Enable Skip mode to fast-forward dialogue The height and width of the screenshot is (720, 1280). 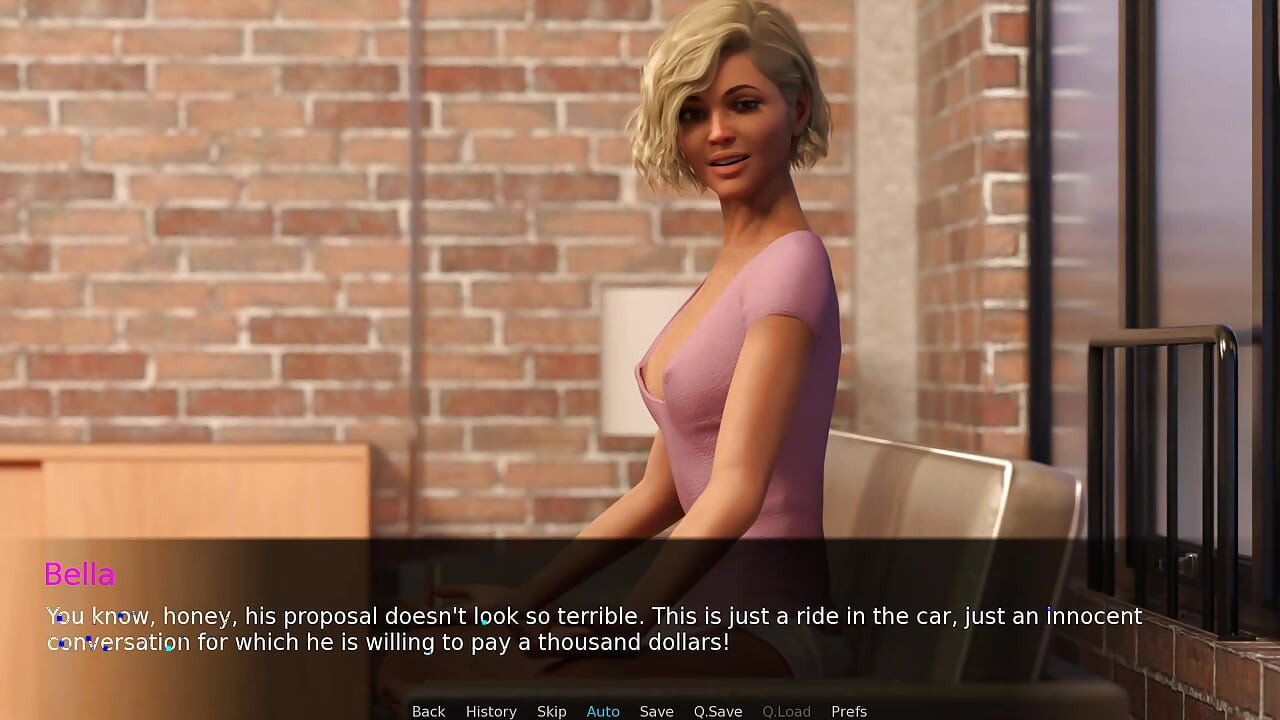point(551,711)
